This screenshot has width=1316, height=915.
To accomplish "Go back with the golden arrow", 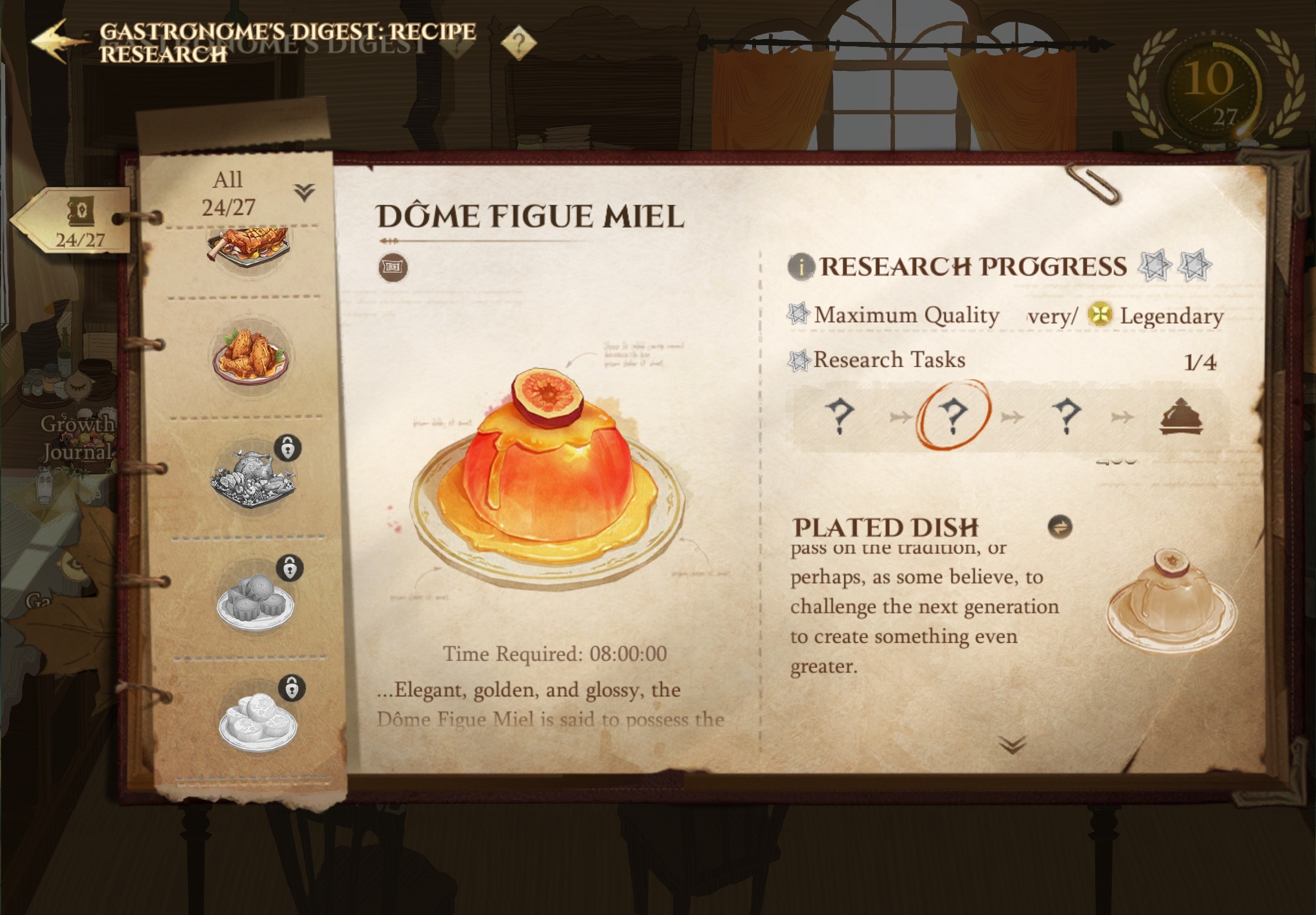I will 56,40.
